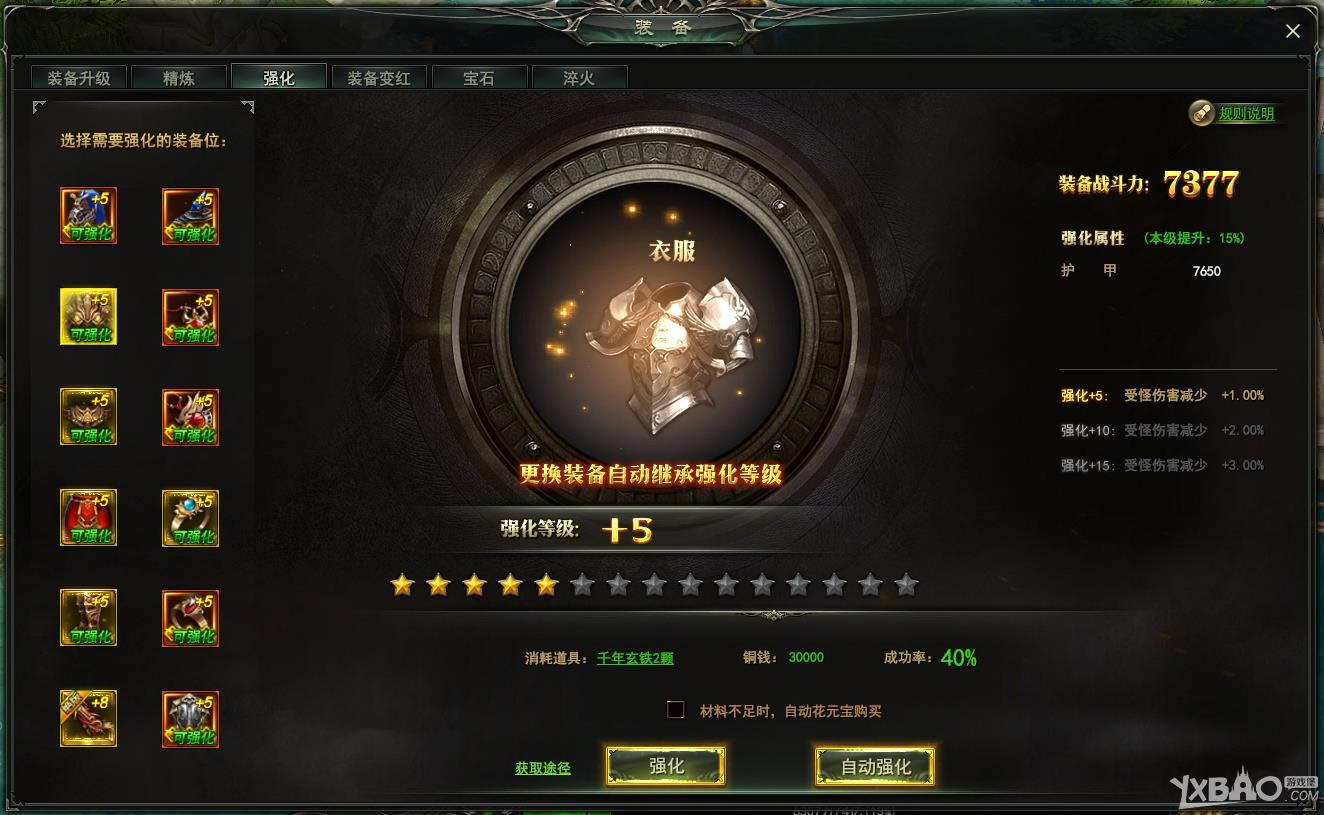This screenshot has height=815, width=1324.
Task: Select the dragon-head trophy equipment icon
Action: point(190,417)
